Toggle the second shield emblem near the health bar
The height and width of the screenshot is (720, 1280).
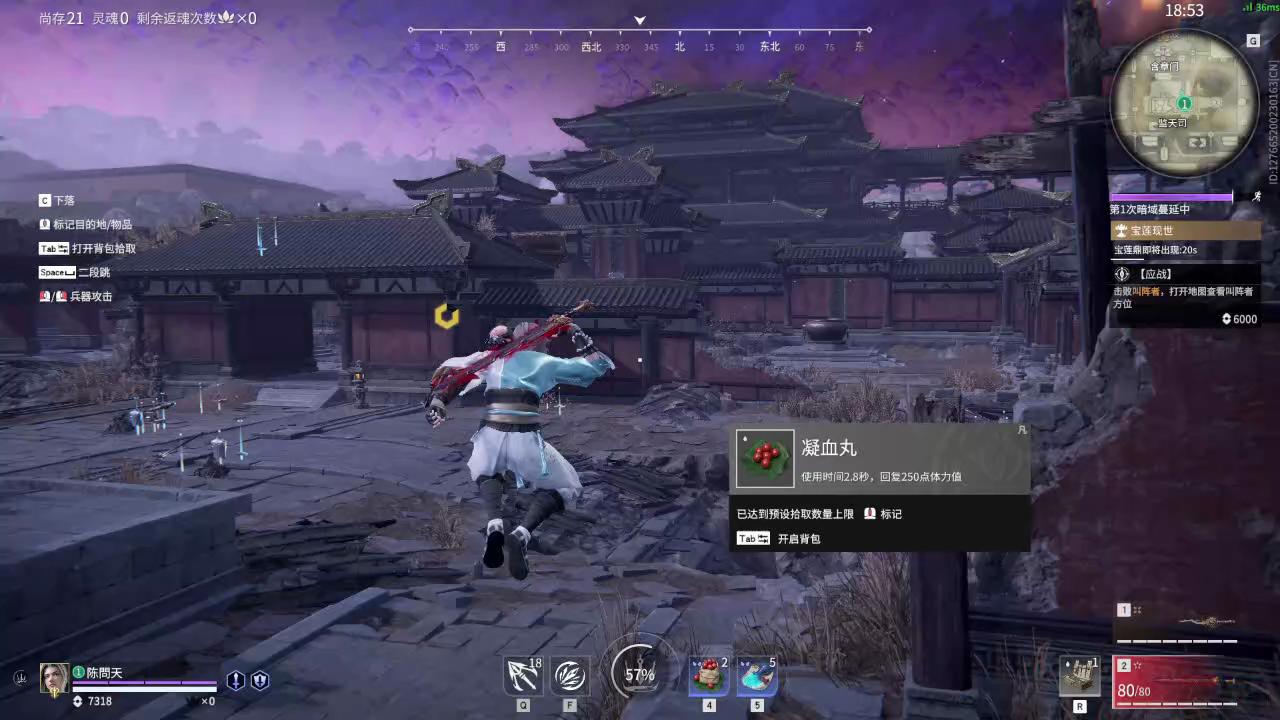258,680
